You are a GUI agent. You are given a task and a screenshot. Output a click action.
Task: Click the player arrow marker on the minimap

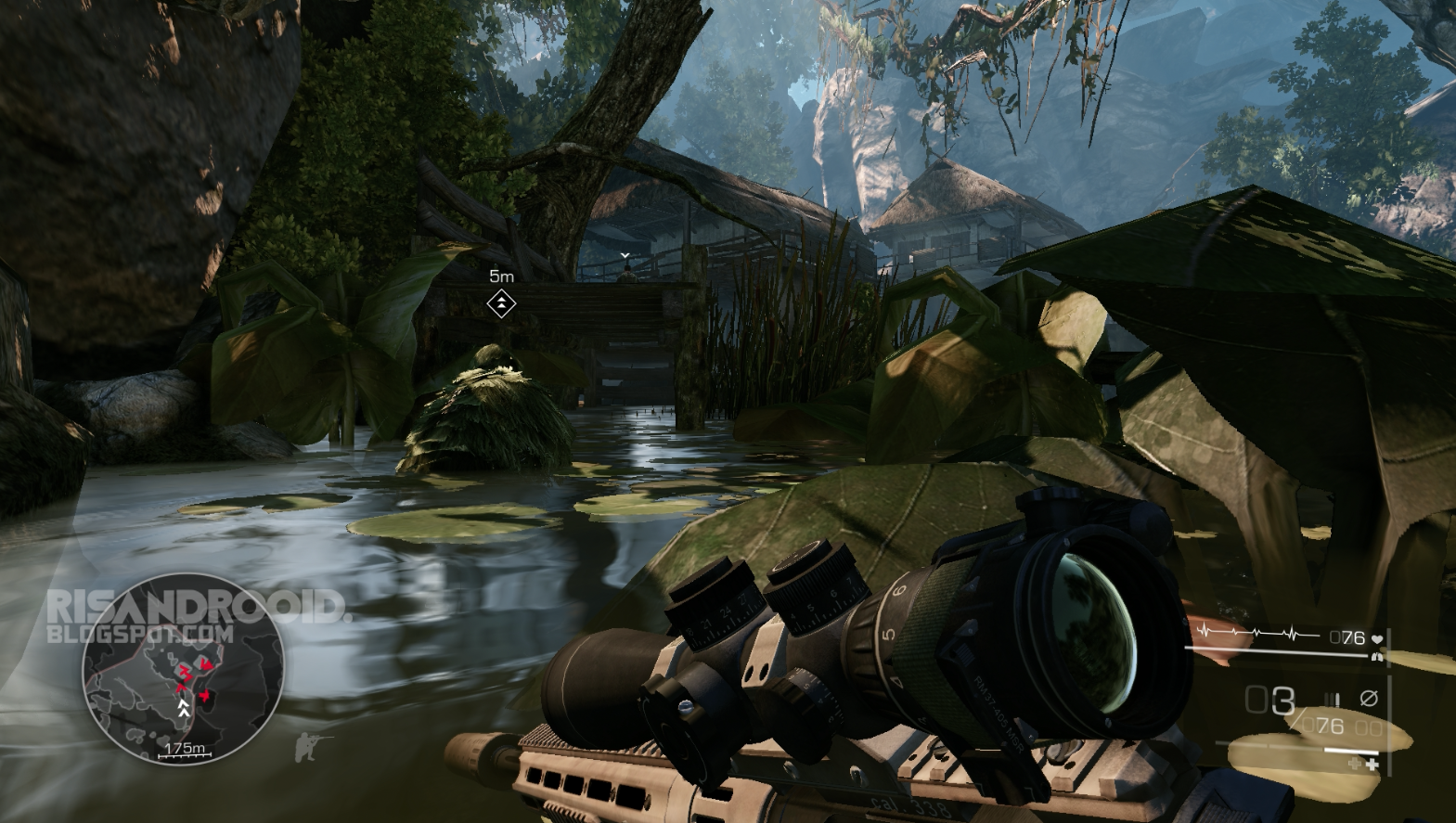(x=184, y=702)
